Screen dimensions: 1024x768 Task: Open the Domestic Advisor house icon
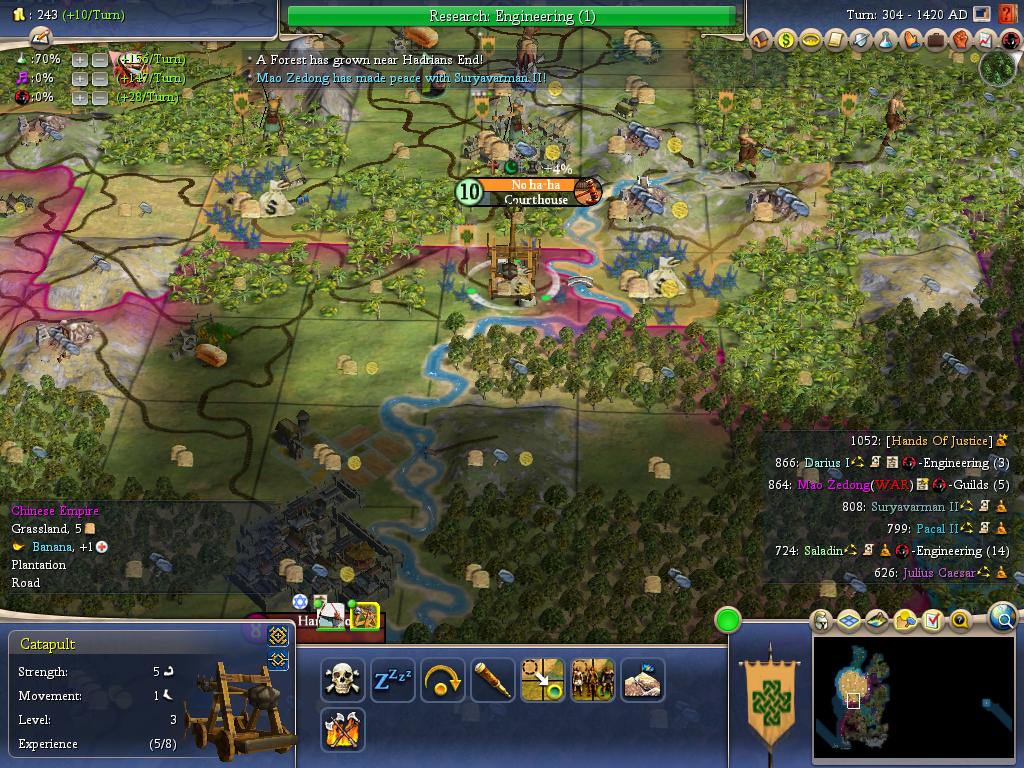(762, 40)
